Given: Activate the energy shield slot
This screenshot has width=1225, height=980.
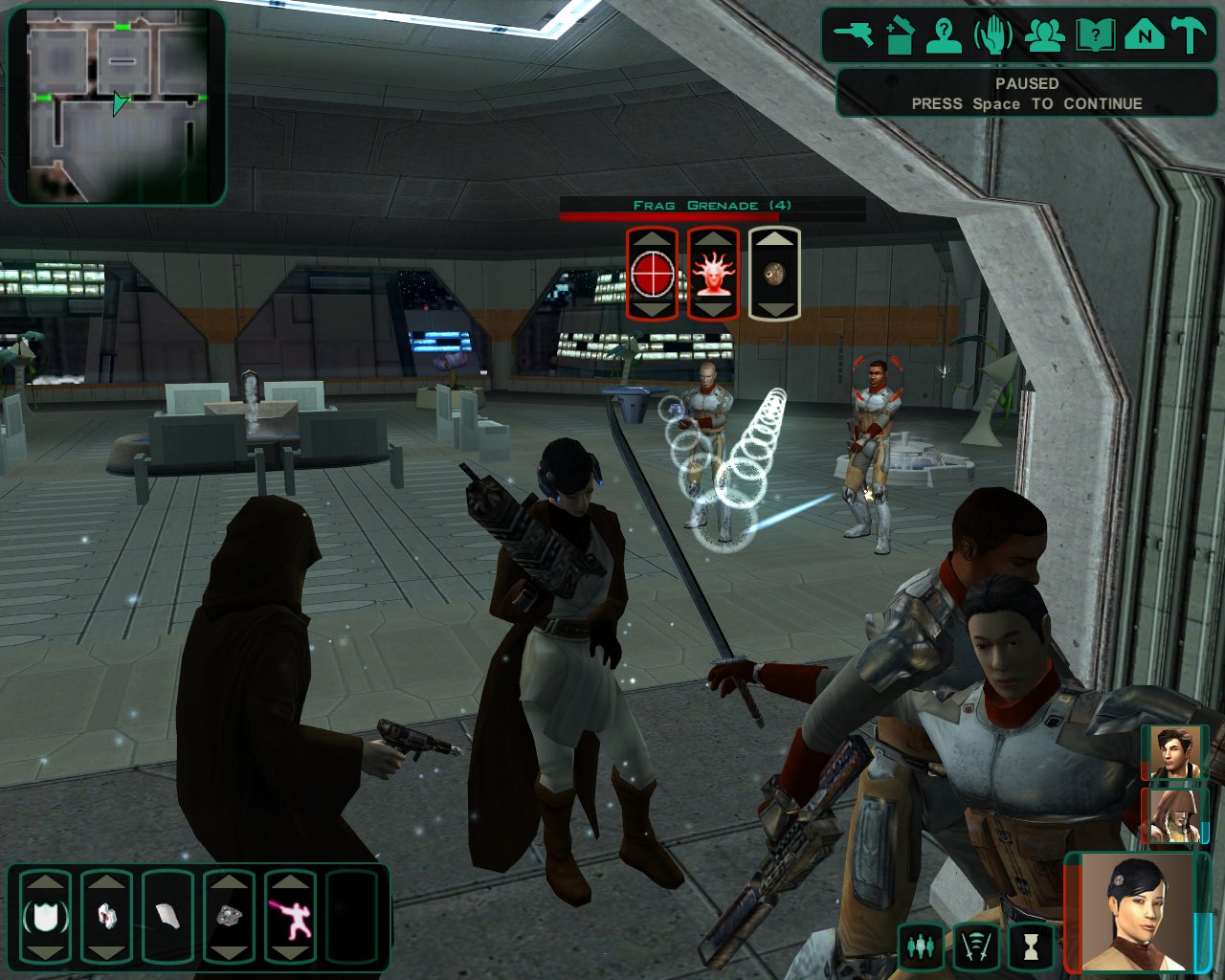Looking at the screenshot, I should [45, 917].
